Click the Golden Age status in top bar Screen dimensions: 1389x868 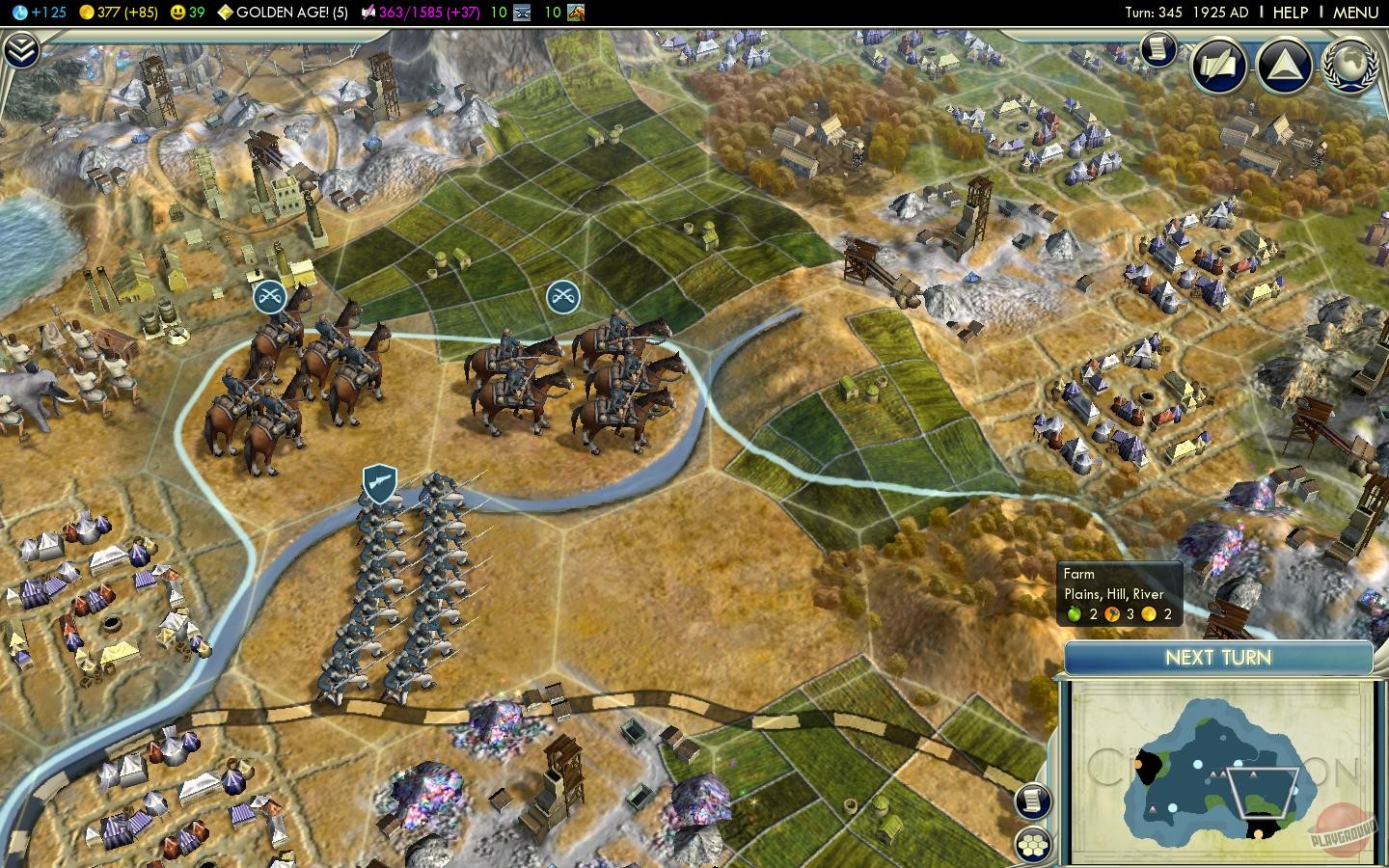pyautogui.click(x=282, y=13)
